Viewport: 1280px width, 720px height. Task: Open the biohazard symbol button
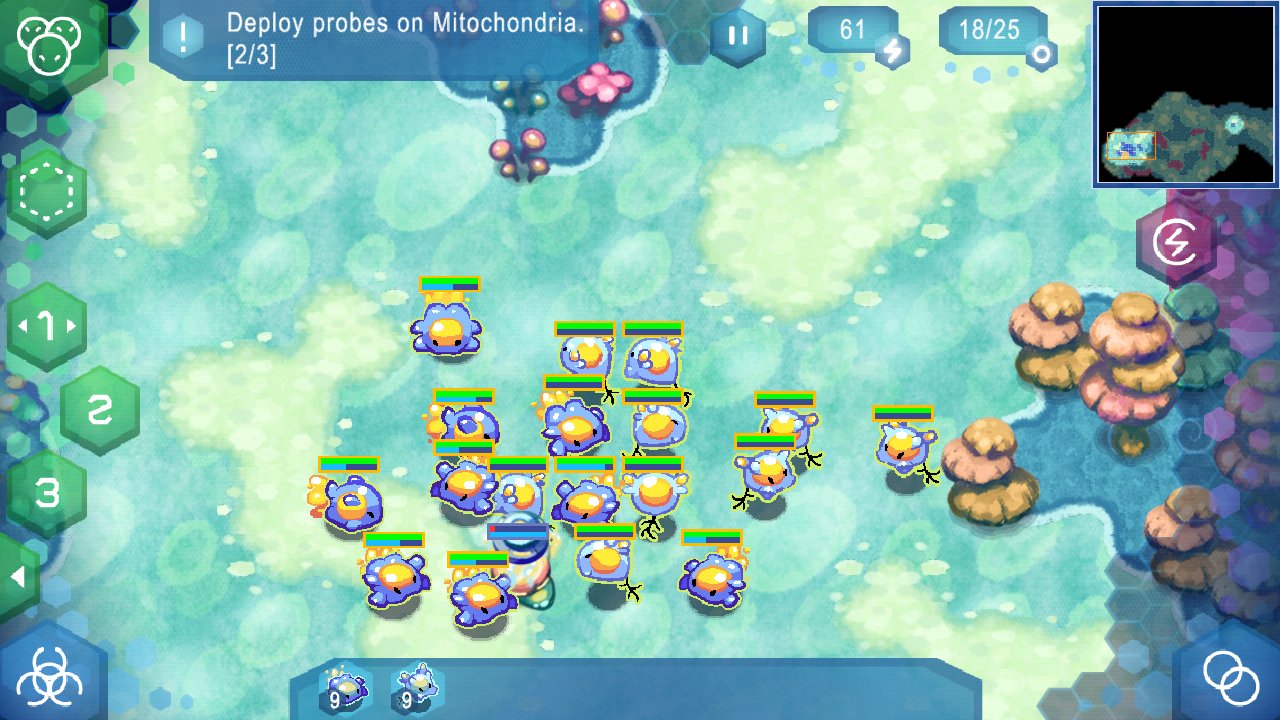click(49, 677)
